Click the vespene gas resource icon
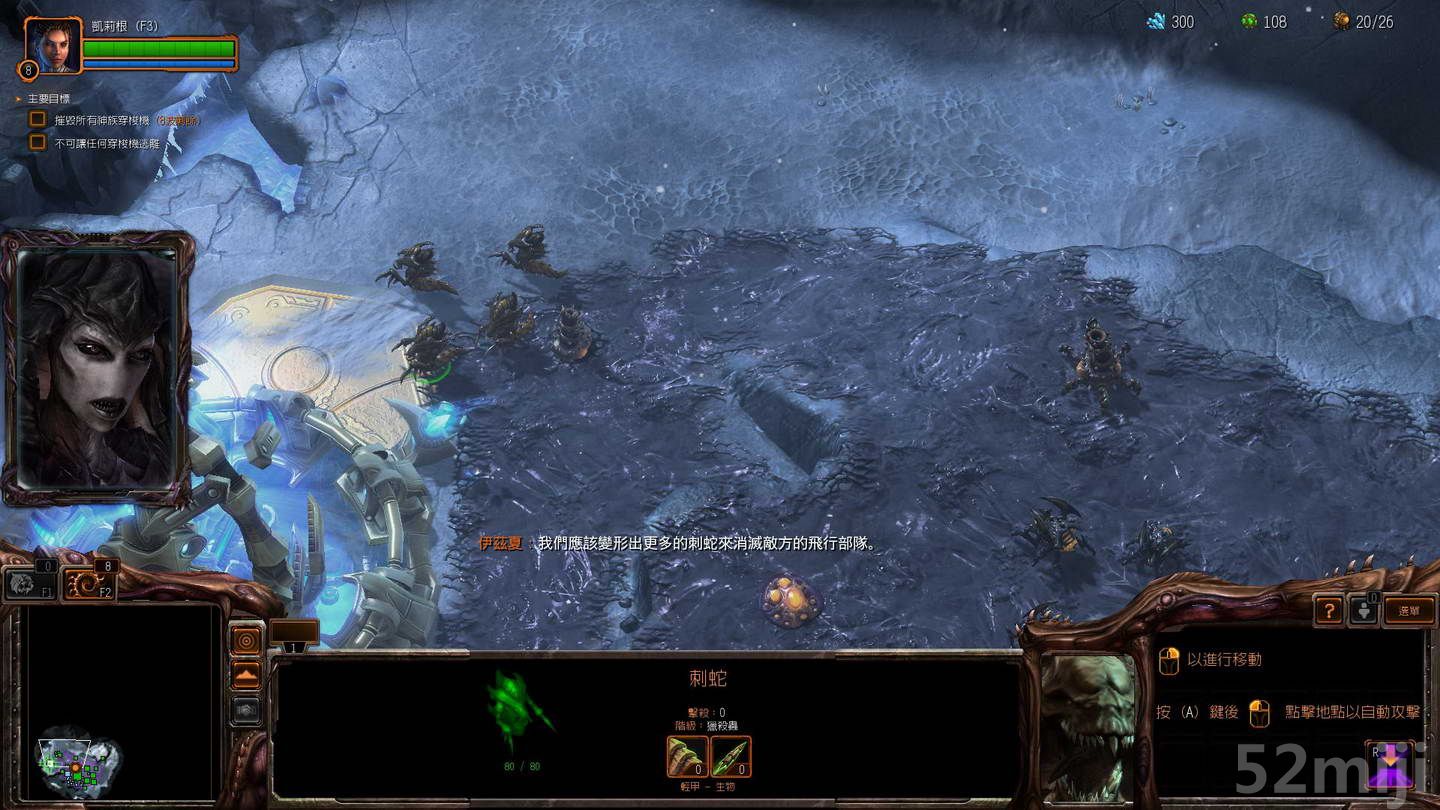The width and height of the screenshot is (1440, 810). (x=1250, y=21)
